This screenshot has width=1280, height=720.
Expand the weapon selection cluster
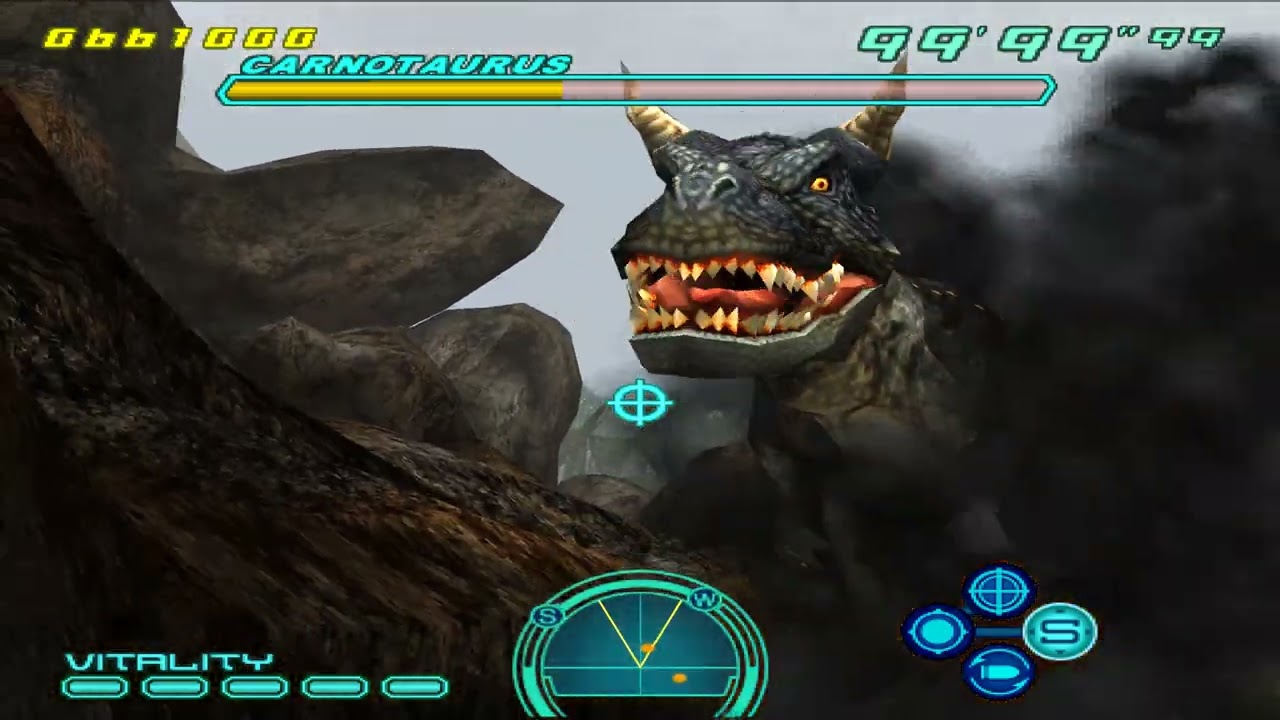point(998,631)
